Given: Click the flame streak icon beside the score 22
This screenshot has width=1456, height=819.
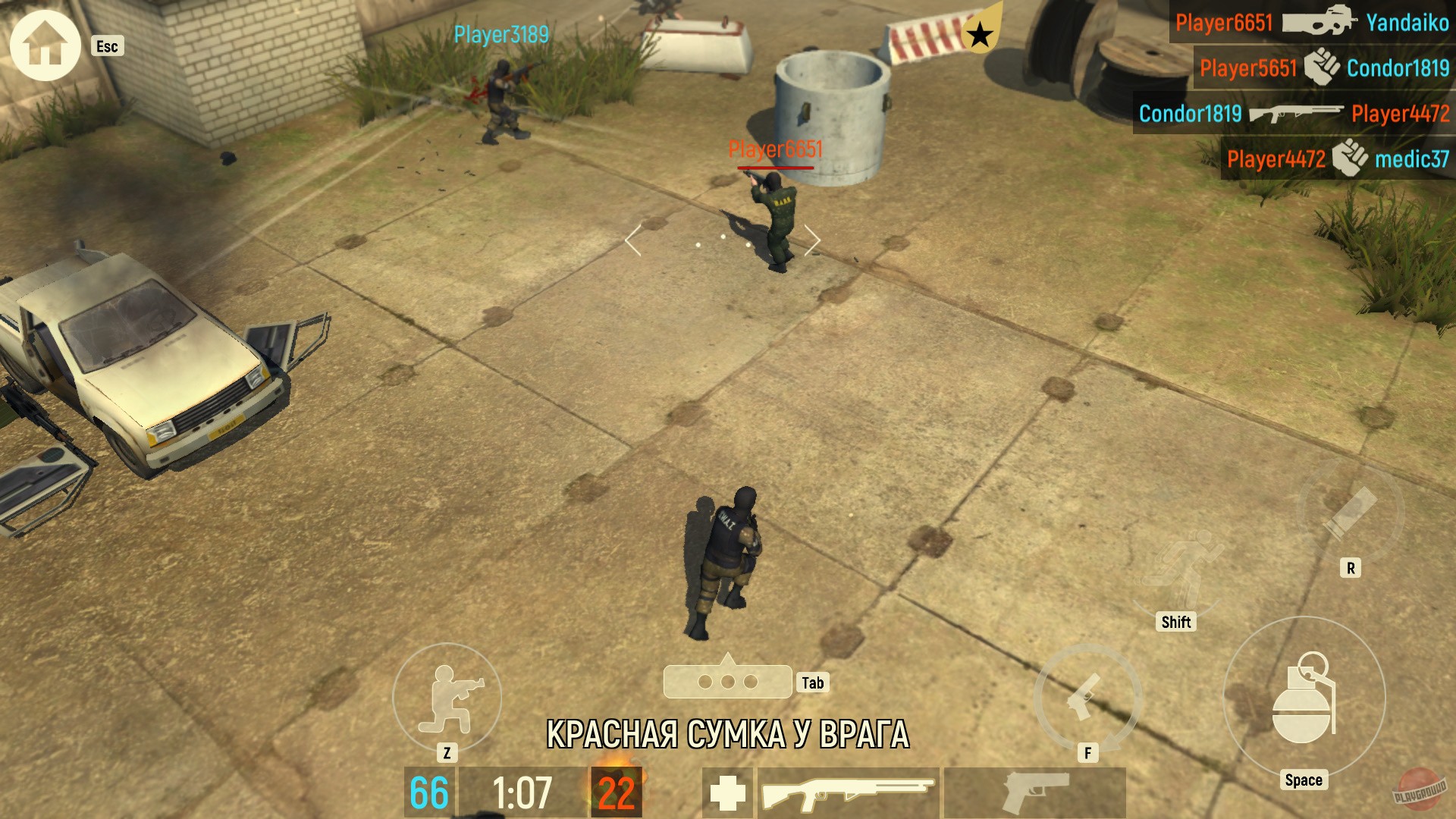Looking at the screenshot, I should 618,792.
